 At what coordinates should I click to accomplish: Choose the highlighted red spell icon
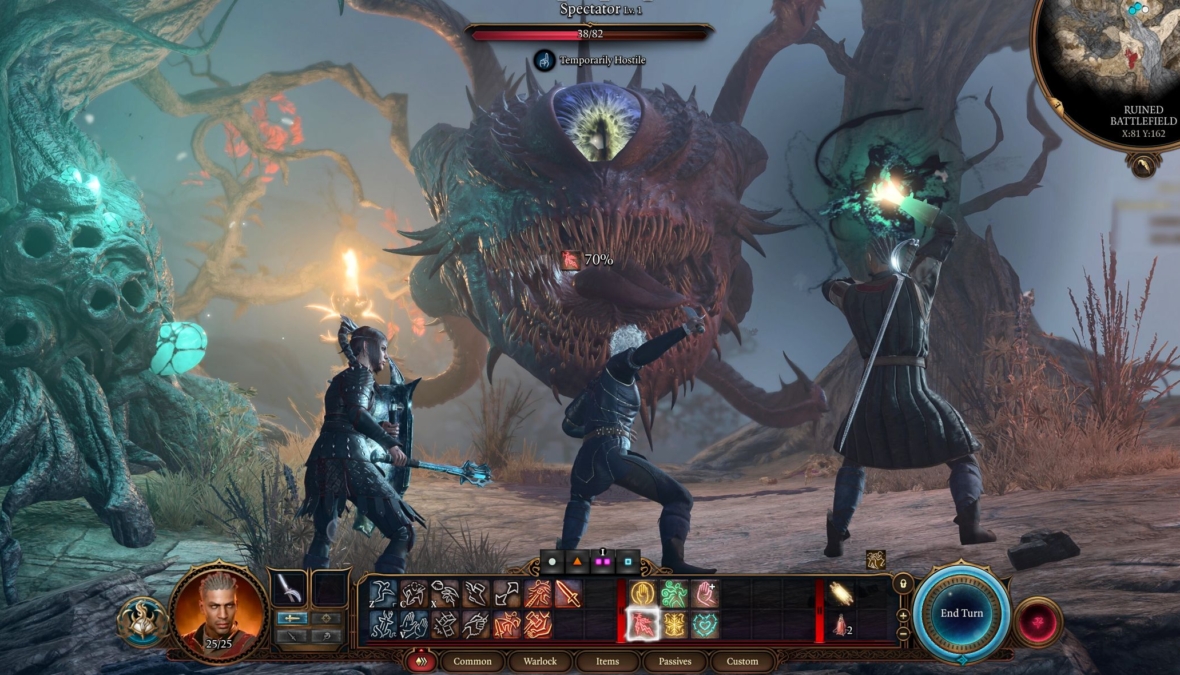(641, 625)
